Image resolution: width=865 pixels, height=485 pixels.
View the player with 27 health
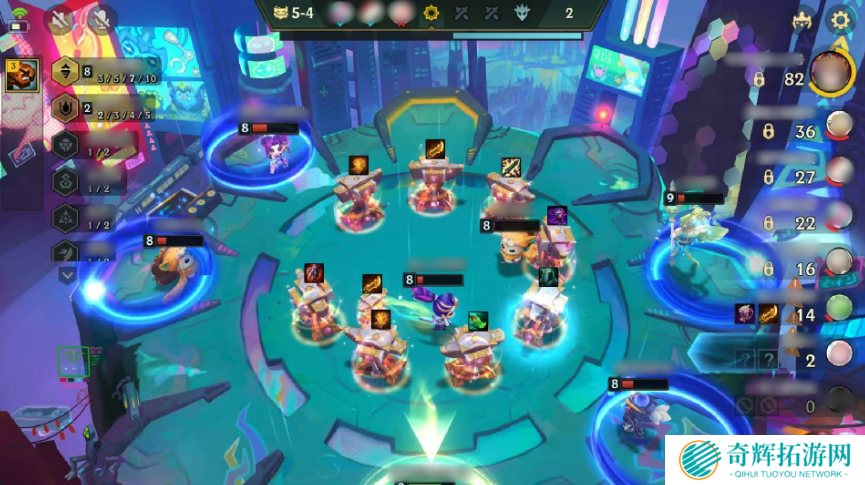(x=838, y=176)
